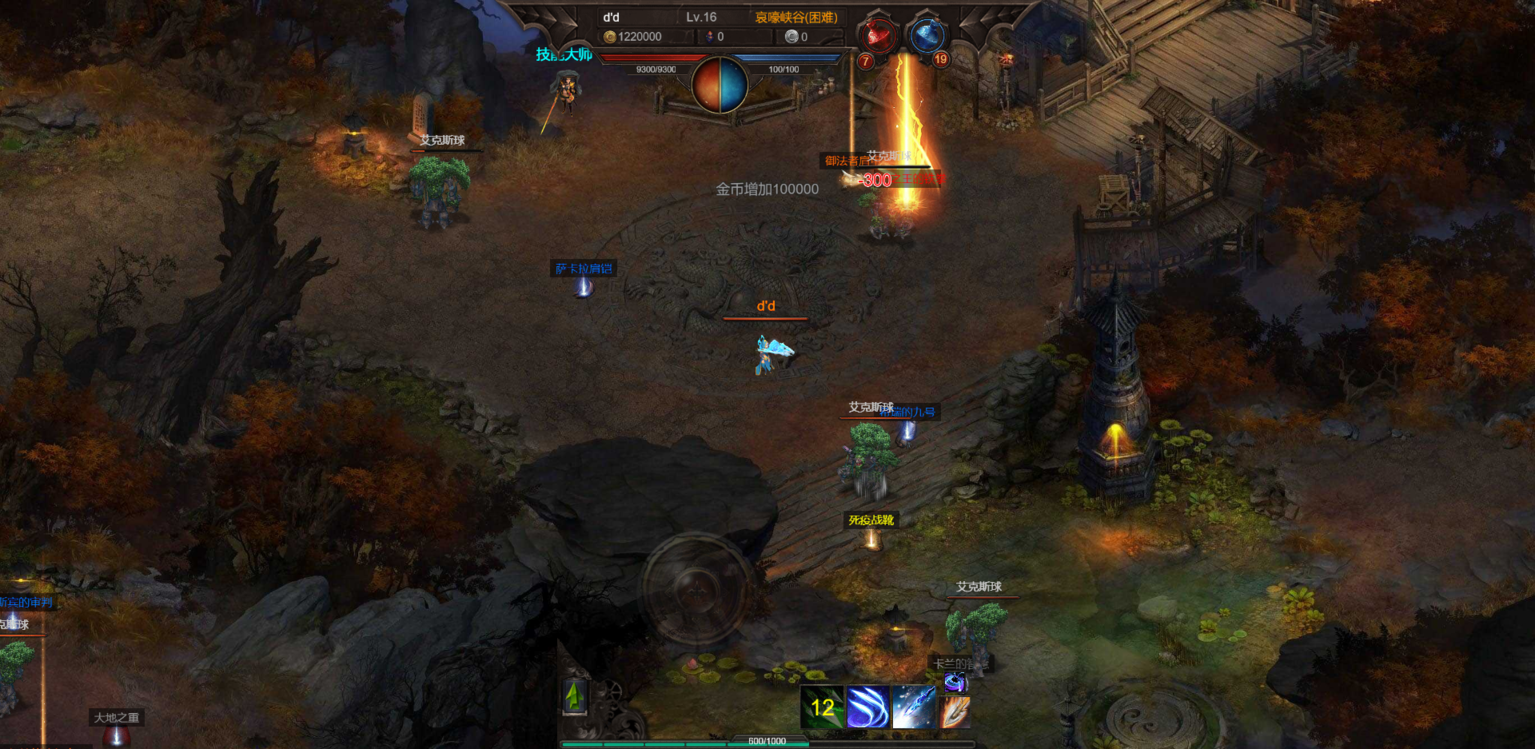Tap the virtual joystick center

pos(697,587)
